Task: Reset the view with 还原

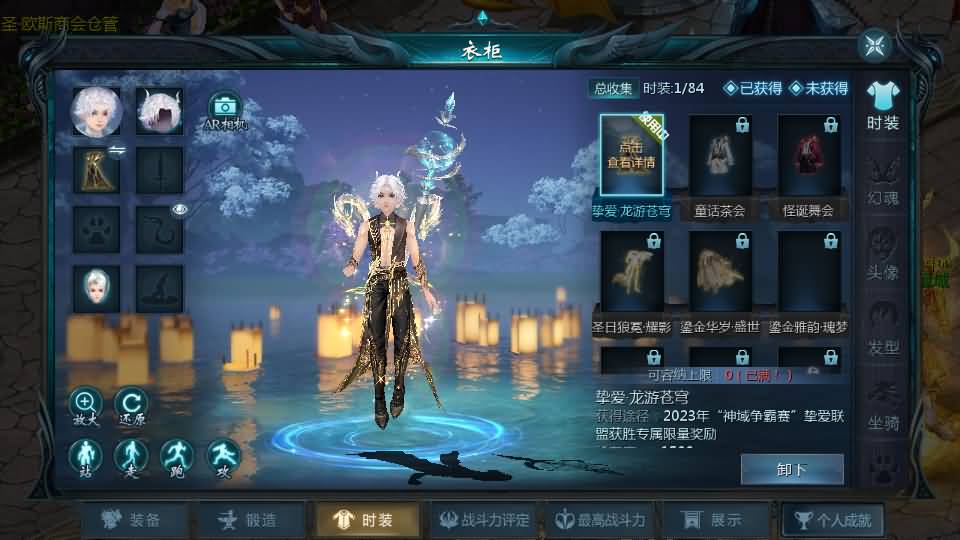Action: [x=131, y=404]
